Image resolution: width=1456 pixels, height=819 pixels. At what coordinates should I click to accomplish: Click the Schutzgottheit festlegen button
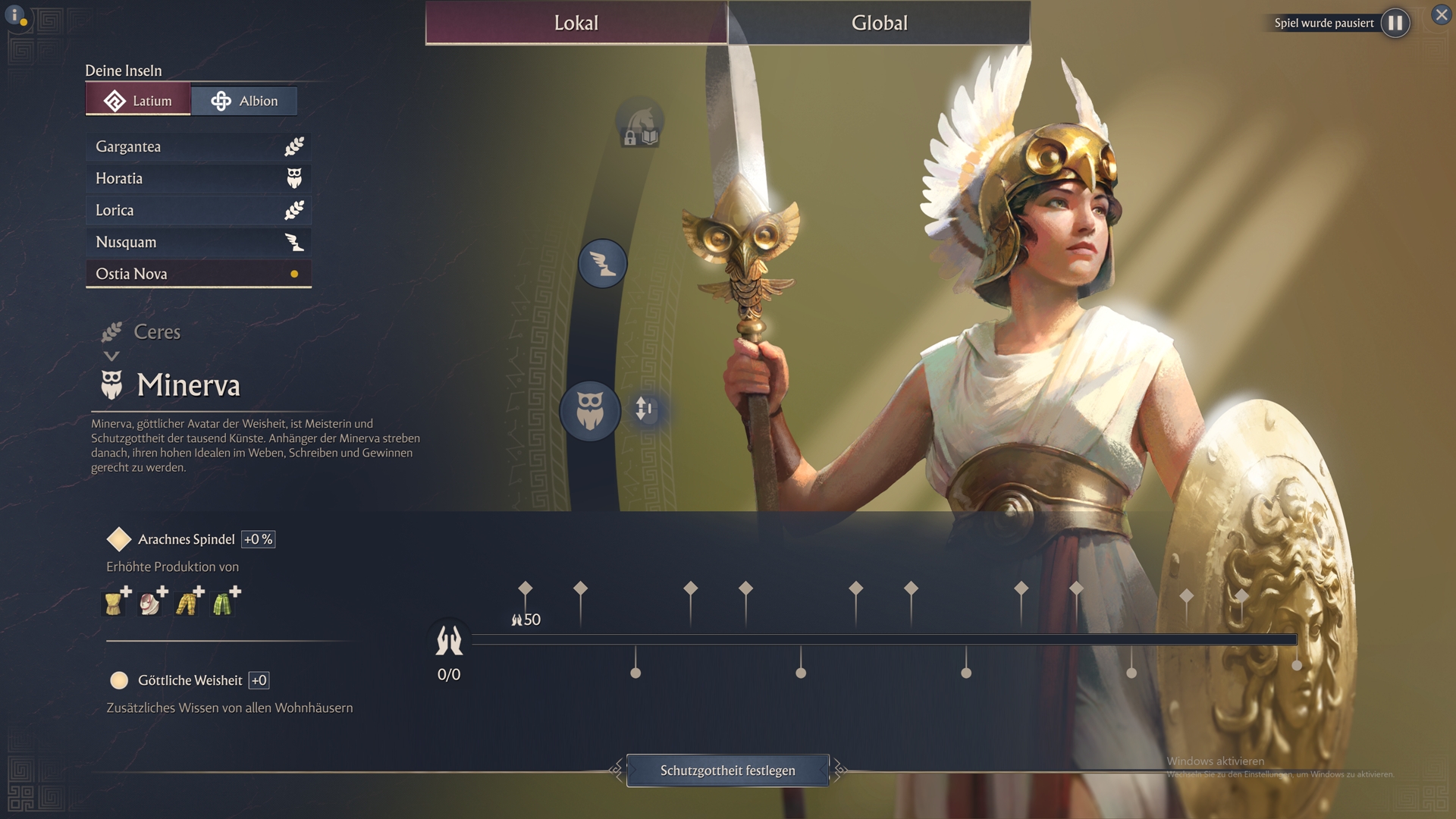click(727, 770)
